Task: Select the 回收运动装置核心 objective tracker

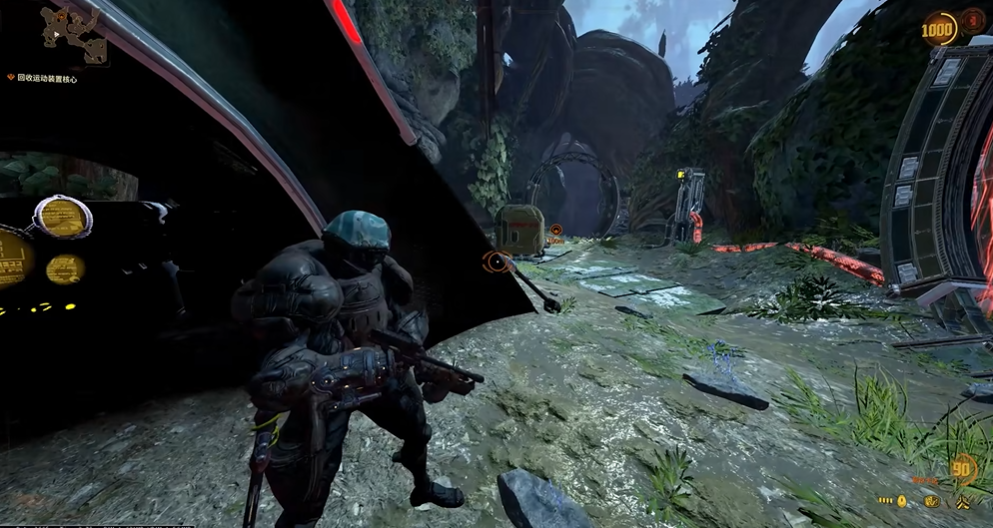Action: [46, 77]
